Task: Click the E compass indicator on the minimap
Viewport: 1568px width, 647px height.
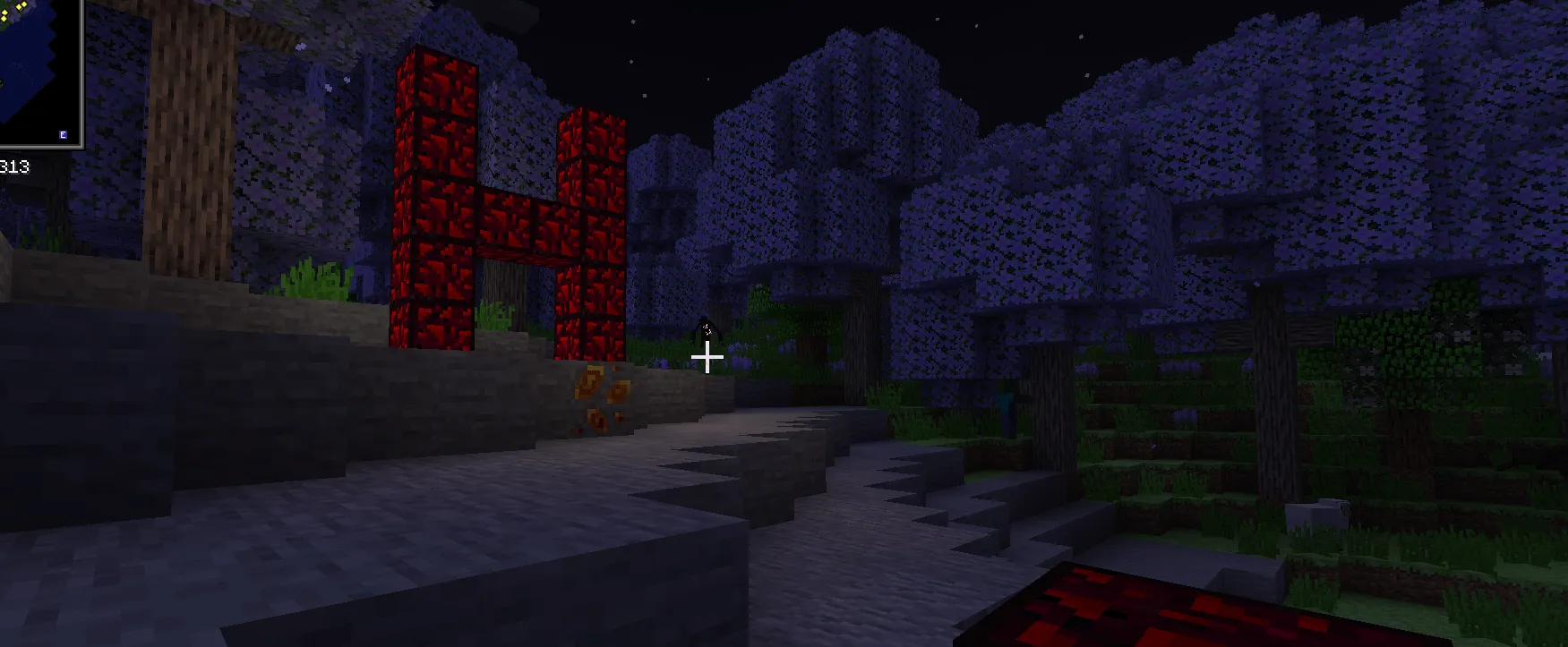Action: (63, 133)
